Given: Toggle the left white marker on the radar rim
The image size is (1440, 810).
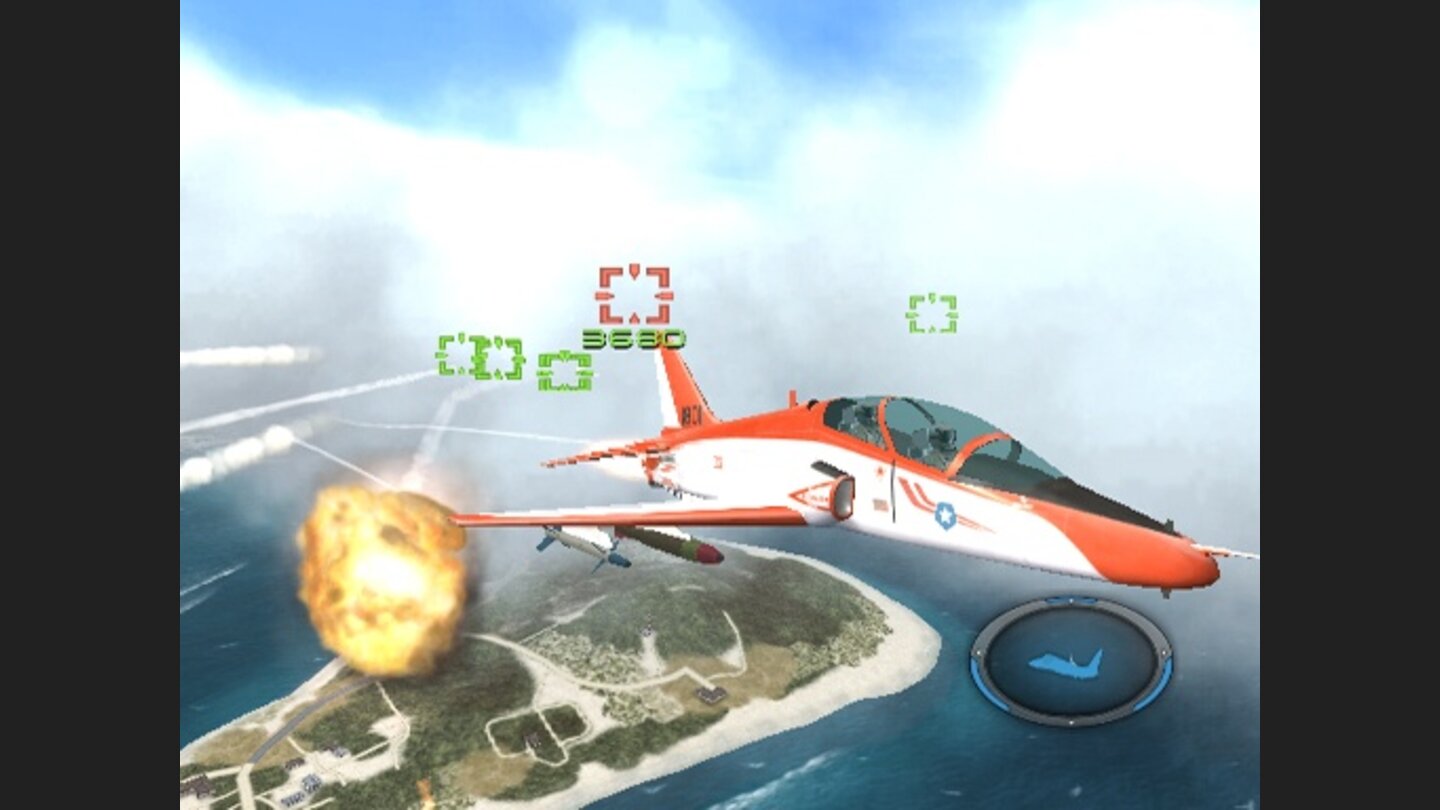Looking at the screenshot, I should (x=979, y=653).
